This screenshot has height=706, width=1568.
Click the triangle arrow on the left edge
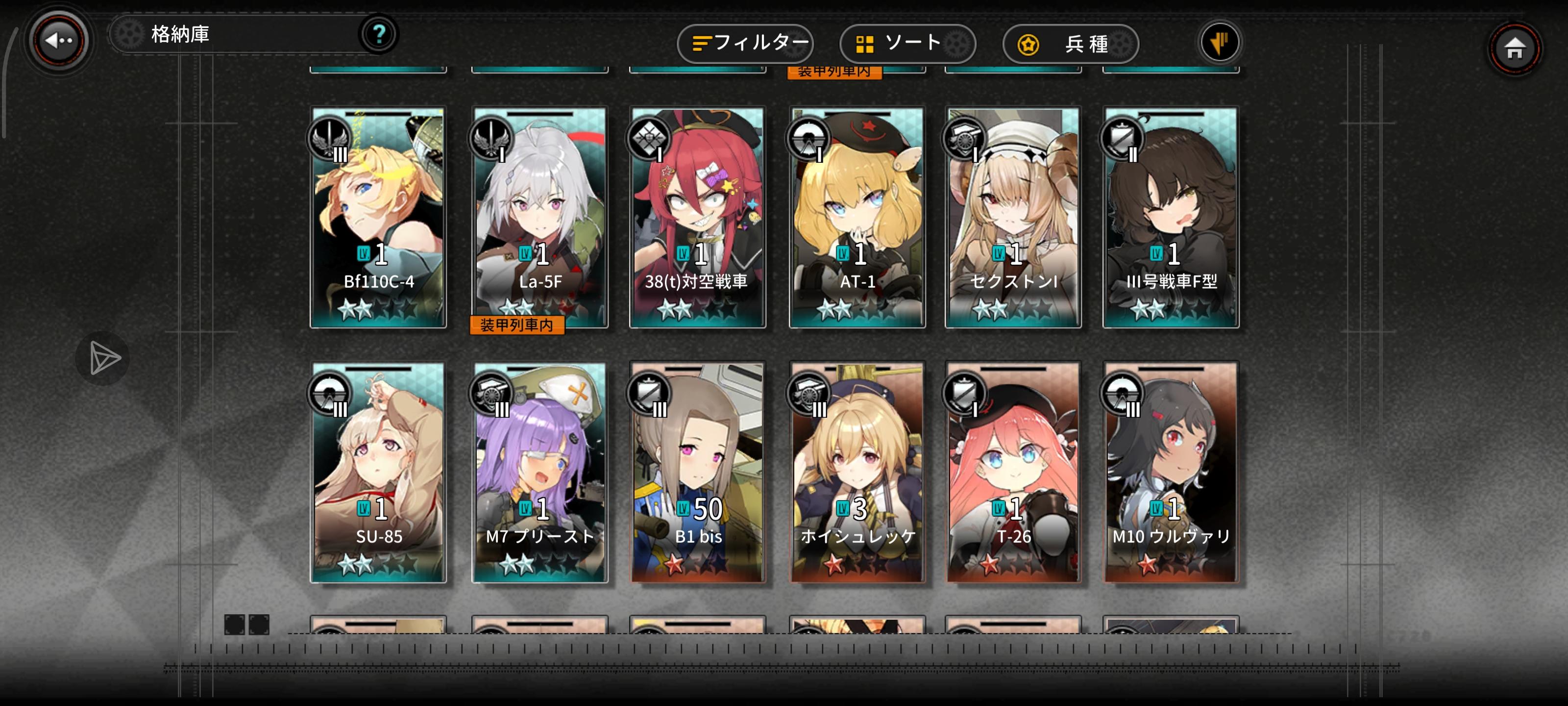click(103, 357)
